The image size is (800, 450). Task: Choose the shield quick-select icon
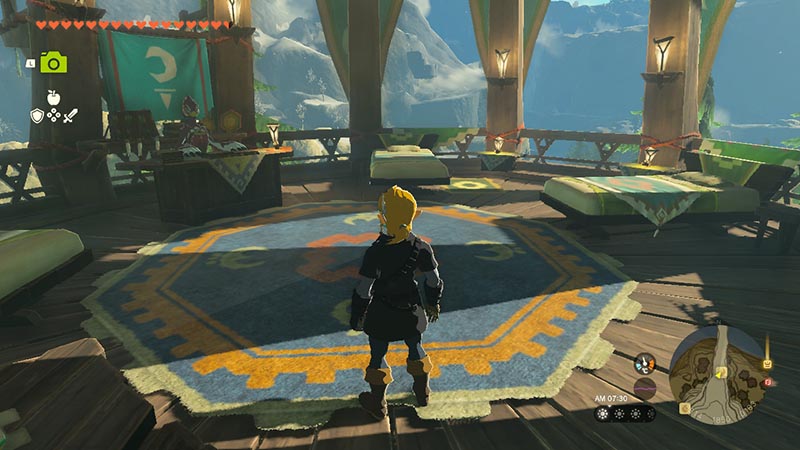[x=37, y=116]
